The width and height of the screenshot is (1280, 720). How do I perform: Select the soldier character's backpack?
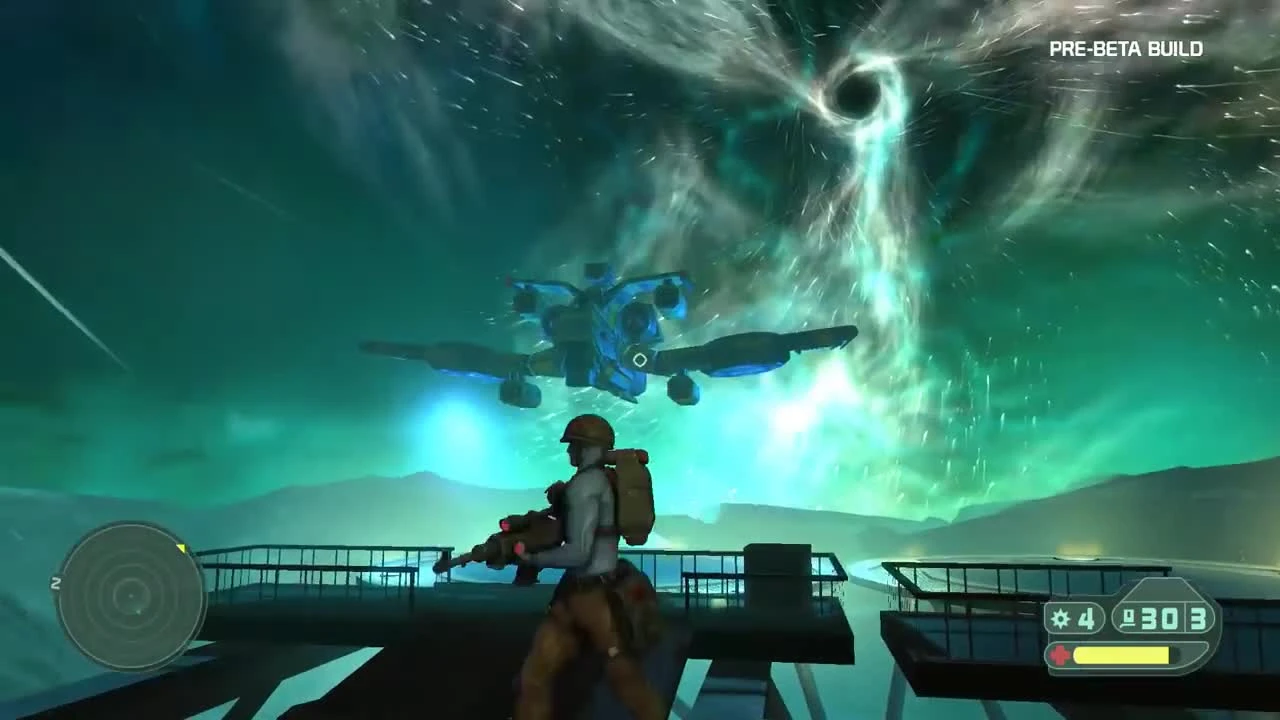point(632,490)
